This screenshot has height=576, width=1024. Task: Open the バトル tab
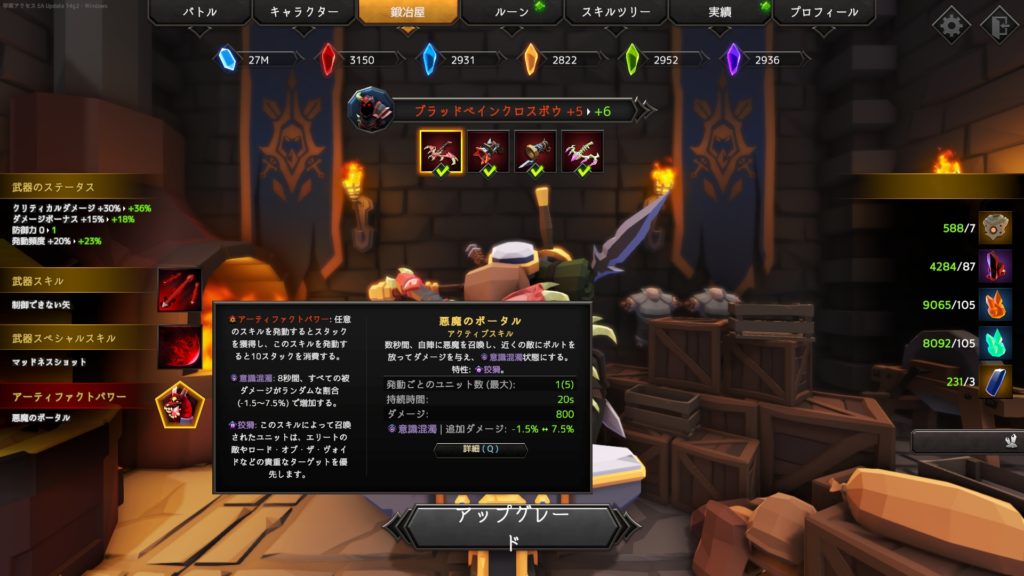click(x=200, y=13)
